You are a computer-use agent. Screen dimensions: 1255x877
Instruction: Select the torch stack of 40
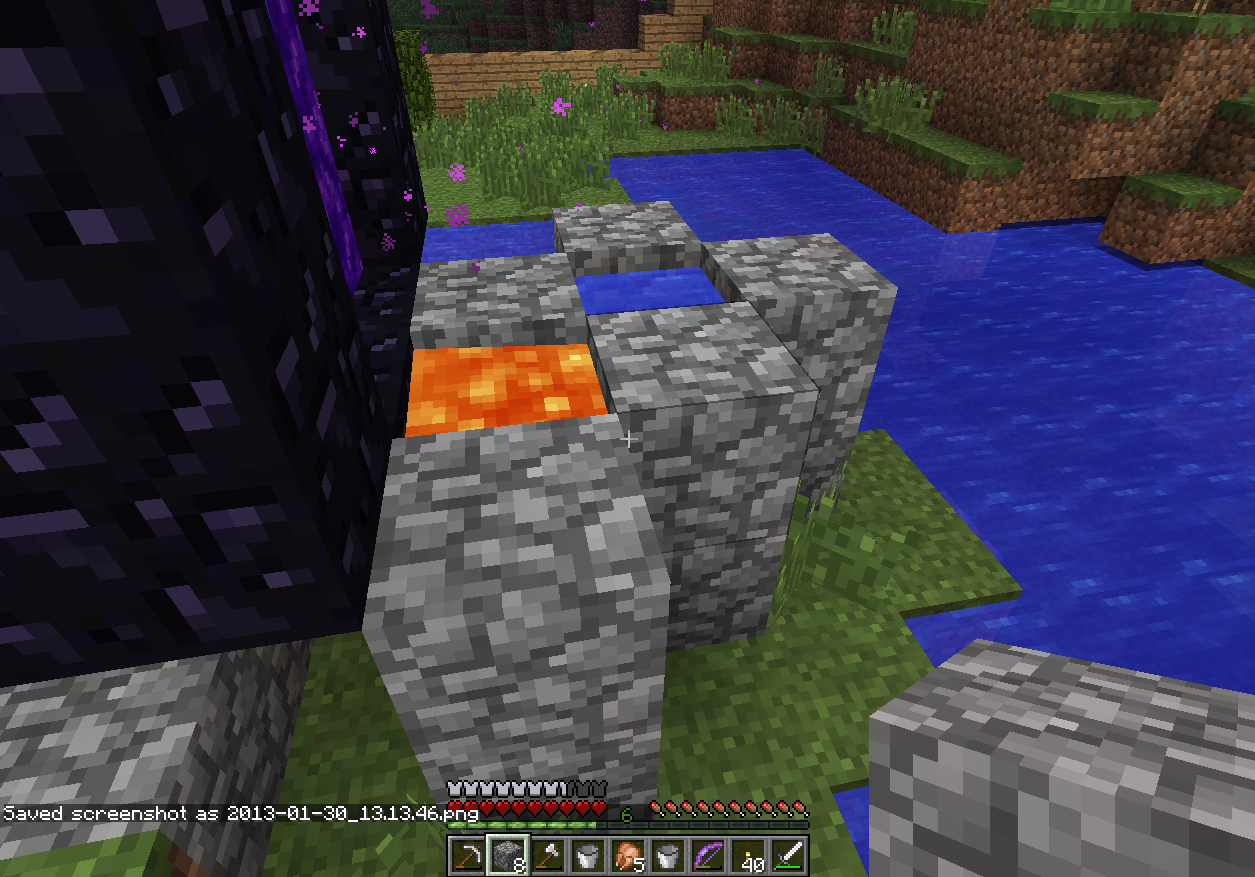[x=747, y=856]
